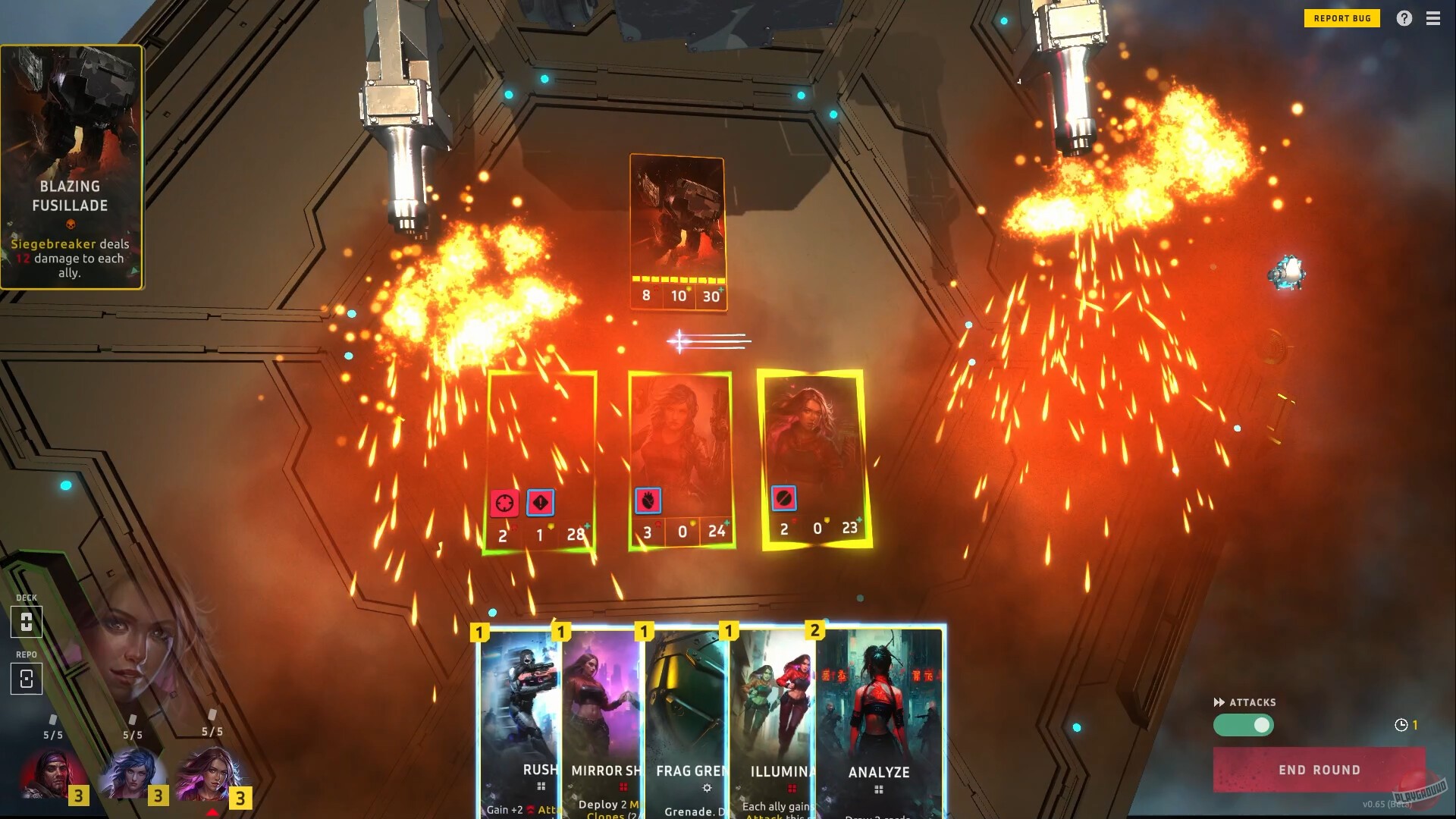Open the help question mark icon

(x=1404, y=18)
